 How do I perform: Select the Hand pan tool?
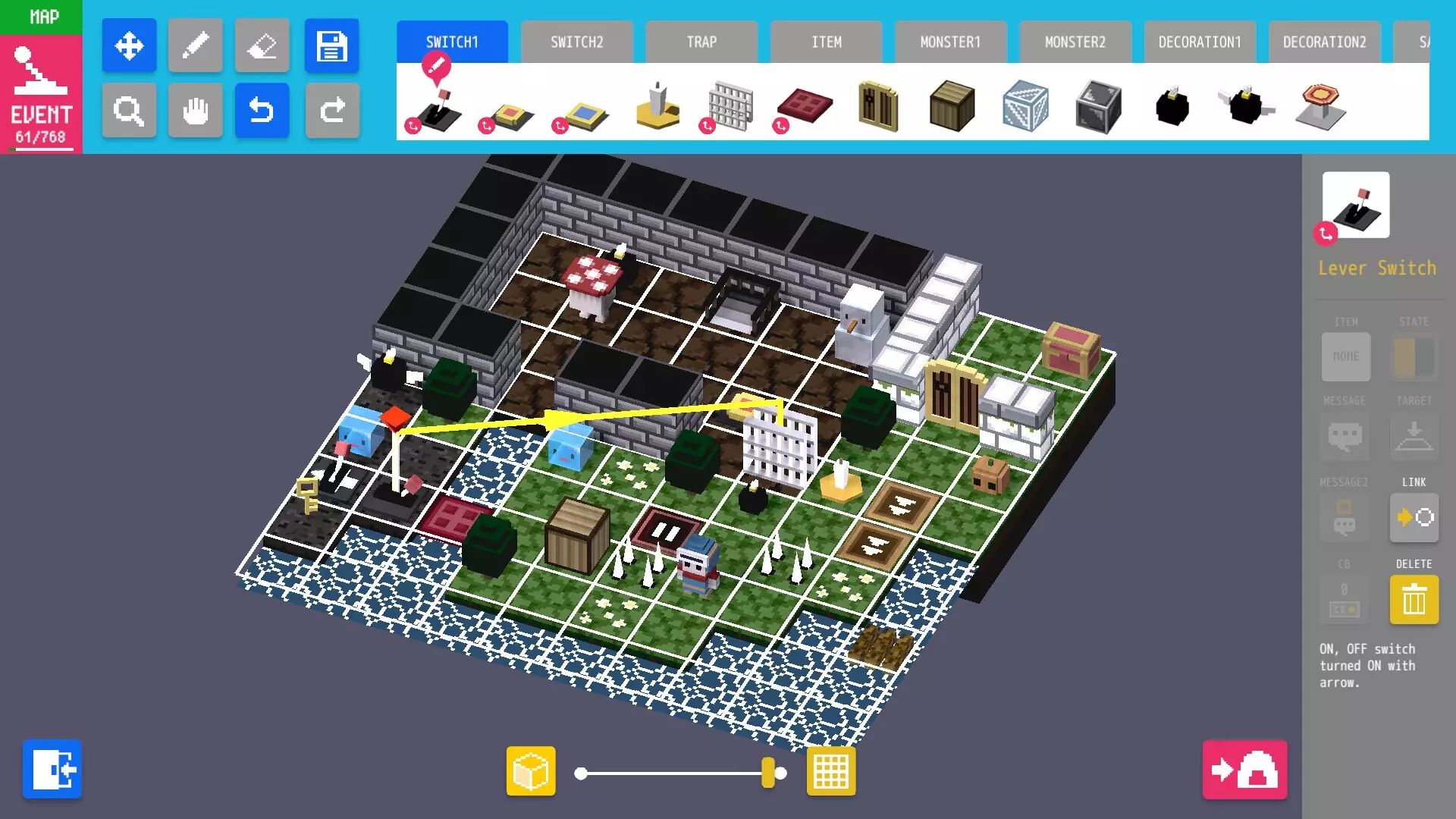click(196, 111)
